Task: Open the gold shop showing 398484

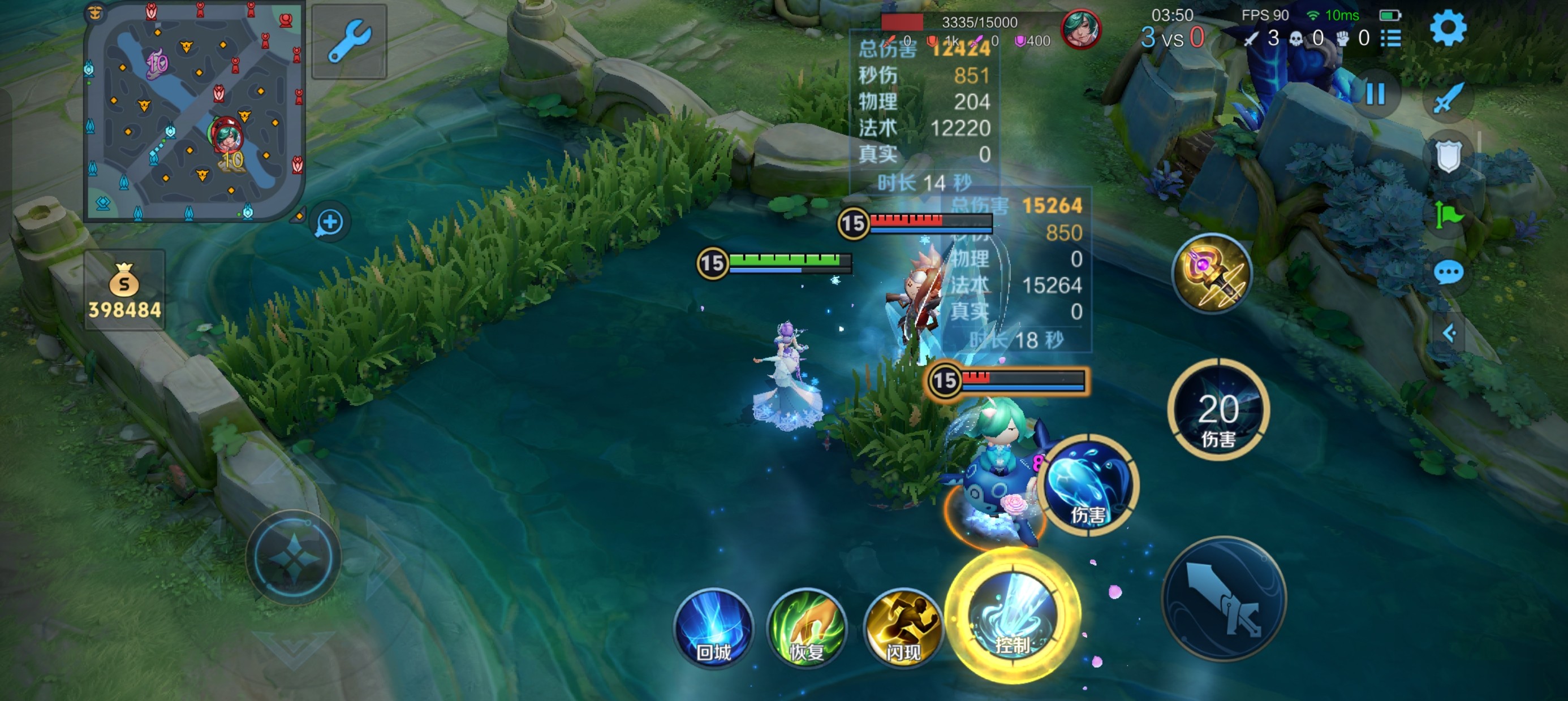Action: click(124, 290)
